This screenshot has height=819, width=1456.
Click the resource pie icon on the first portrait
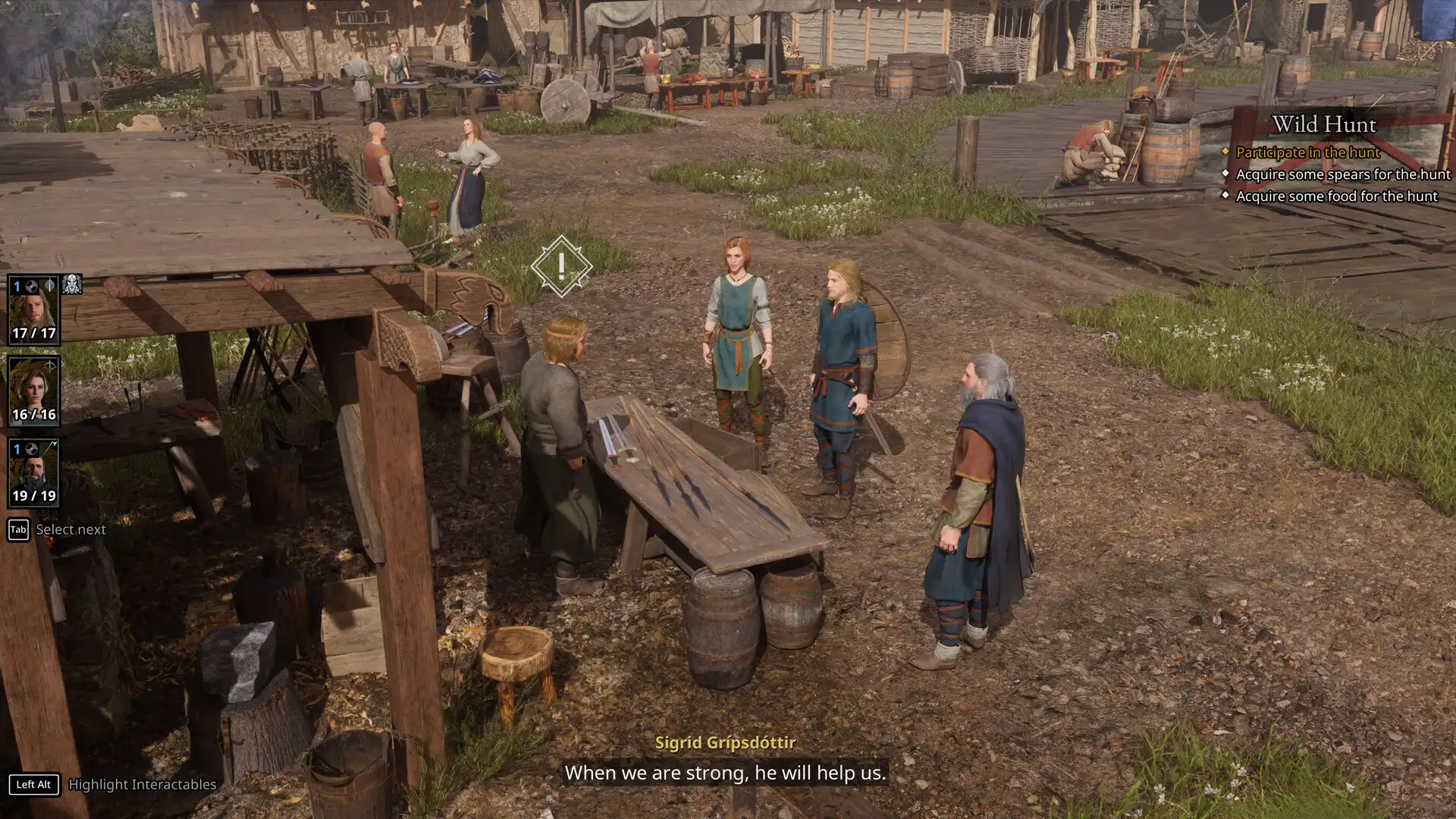tap(33, 285)
